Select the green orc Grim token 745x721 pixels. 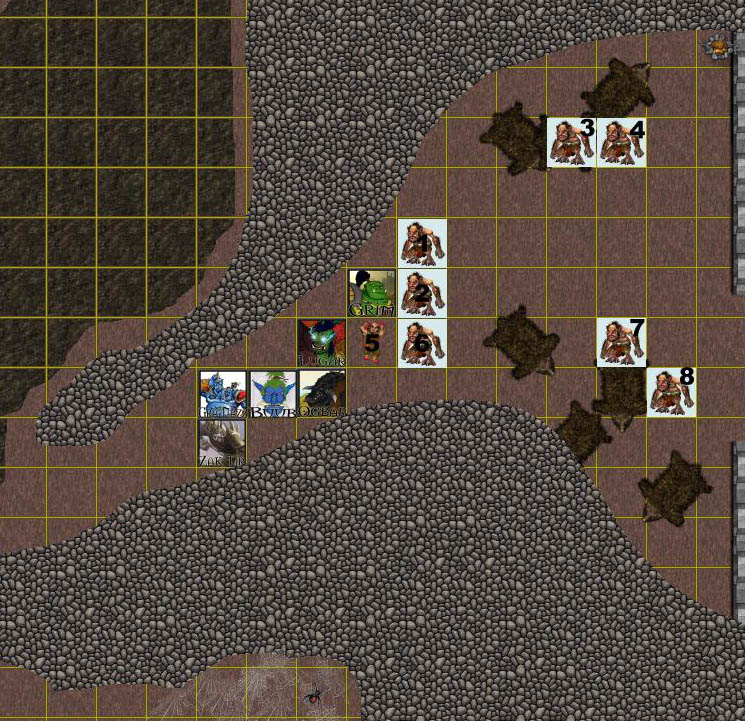pyautogui.click(x=372, y=292)
